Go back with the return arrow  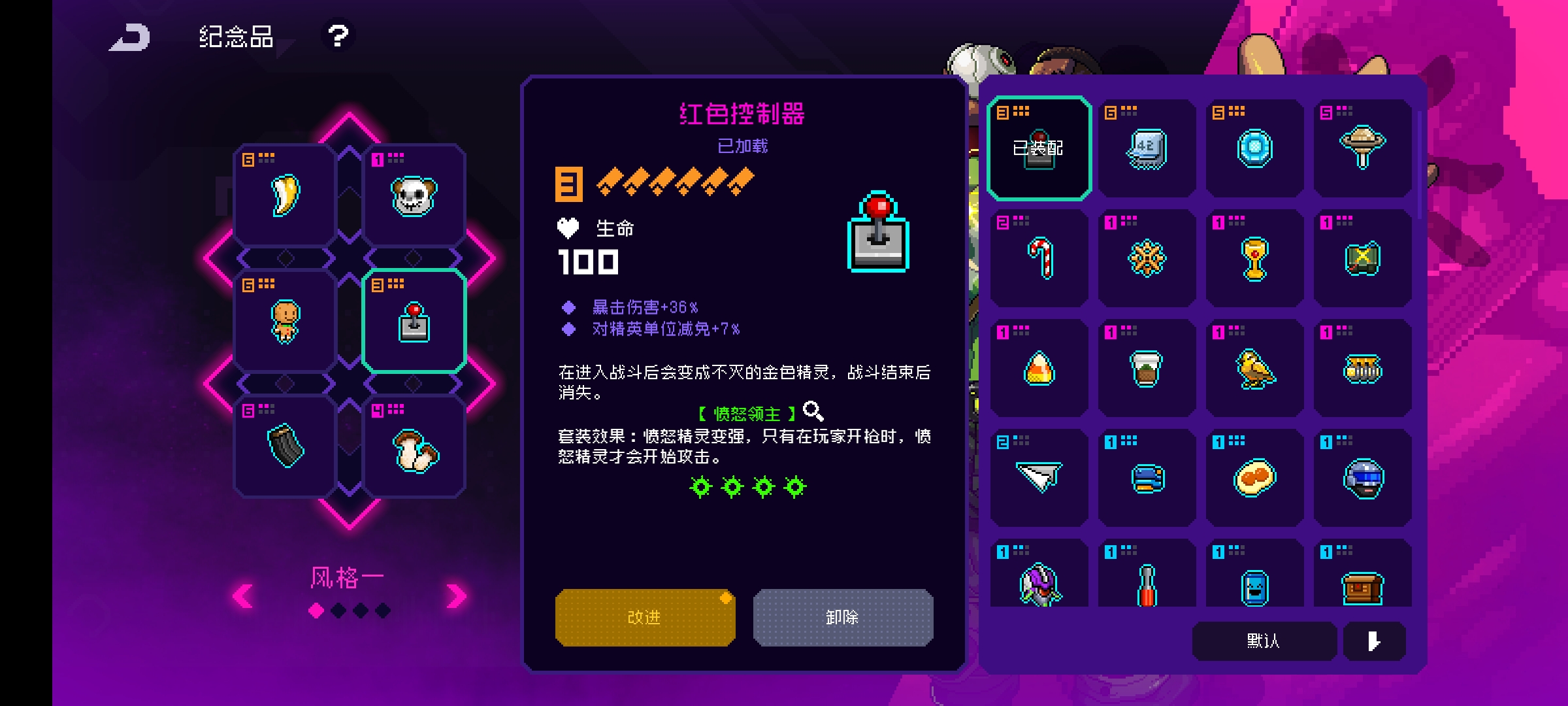(x=130, y=37)
